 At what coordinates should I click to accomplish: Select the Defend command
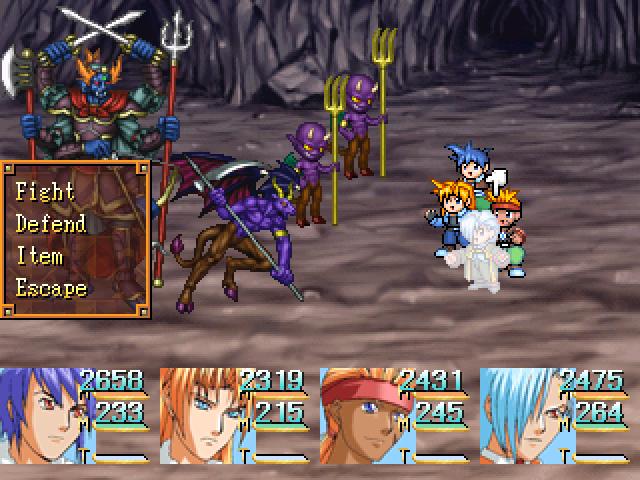pyautogui.click(x=51, y=223)
